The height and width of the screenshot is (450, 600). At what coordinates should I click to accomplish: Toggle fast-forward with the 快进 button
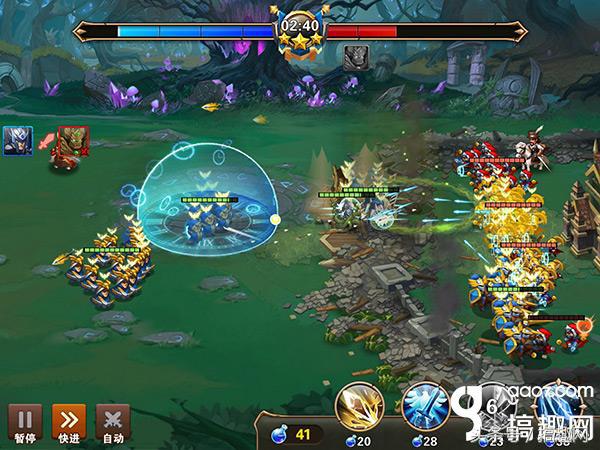click(67, 421)
